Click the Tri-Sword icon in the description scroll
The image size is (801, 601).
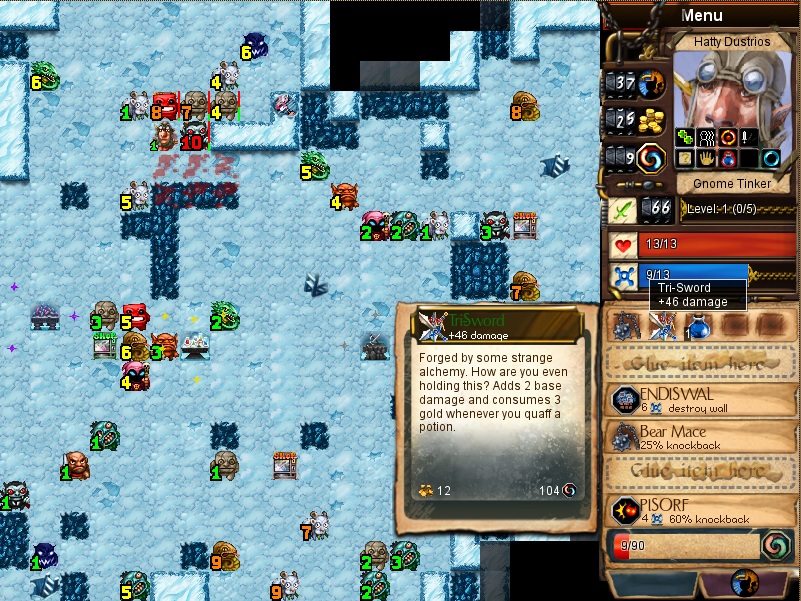[x=431, y=322]
